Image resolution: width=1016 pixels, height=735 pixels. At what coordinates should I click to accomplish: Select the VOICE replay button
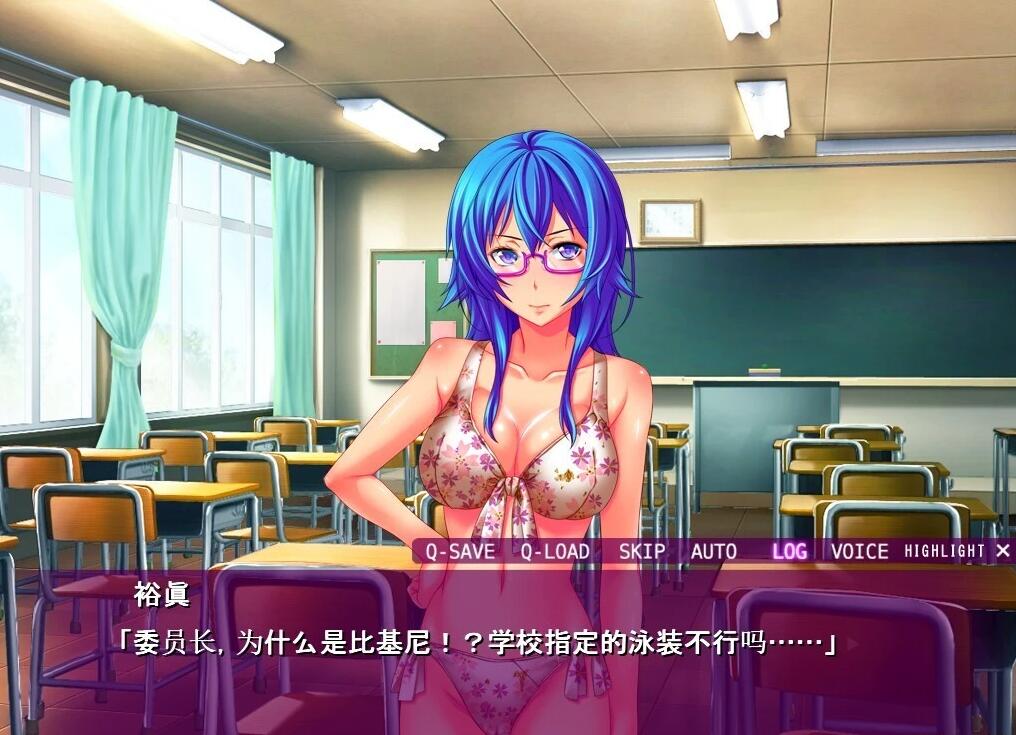point(859,551)
